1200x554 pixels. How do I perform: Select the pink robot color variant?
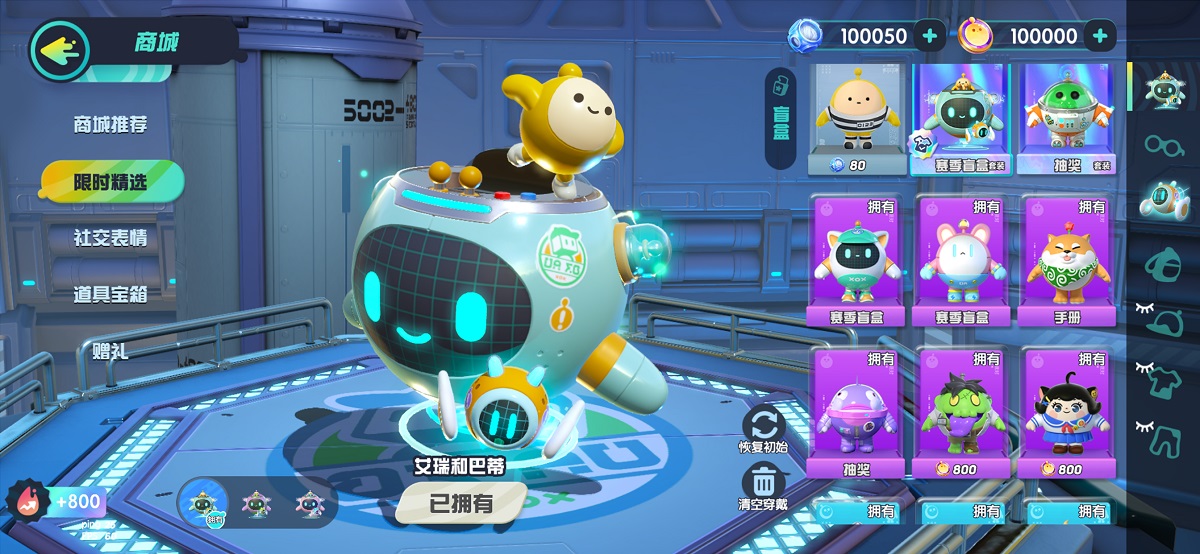point(258,502)
